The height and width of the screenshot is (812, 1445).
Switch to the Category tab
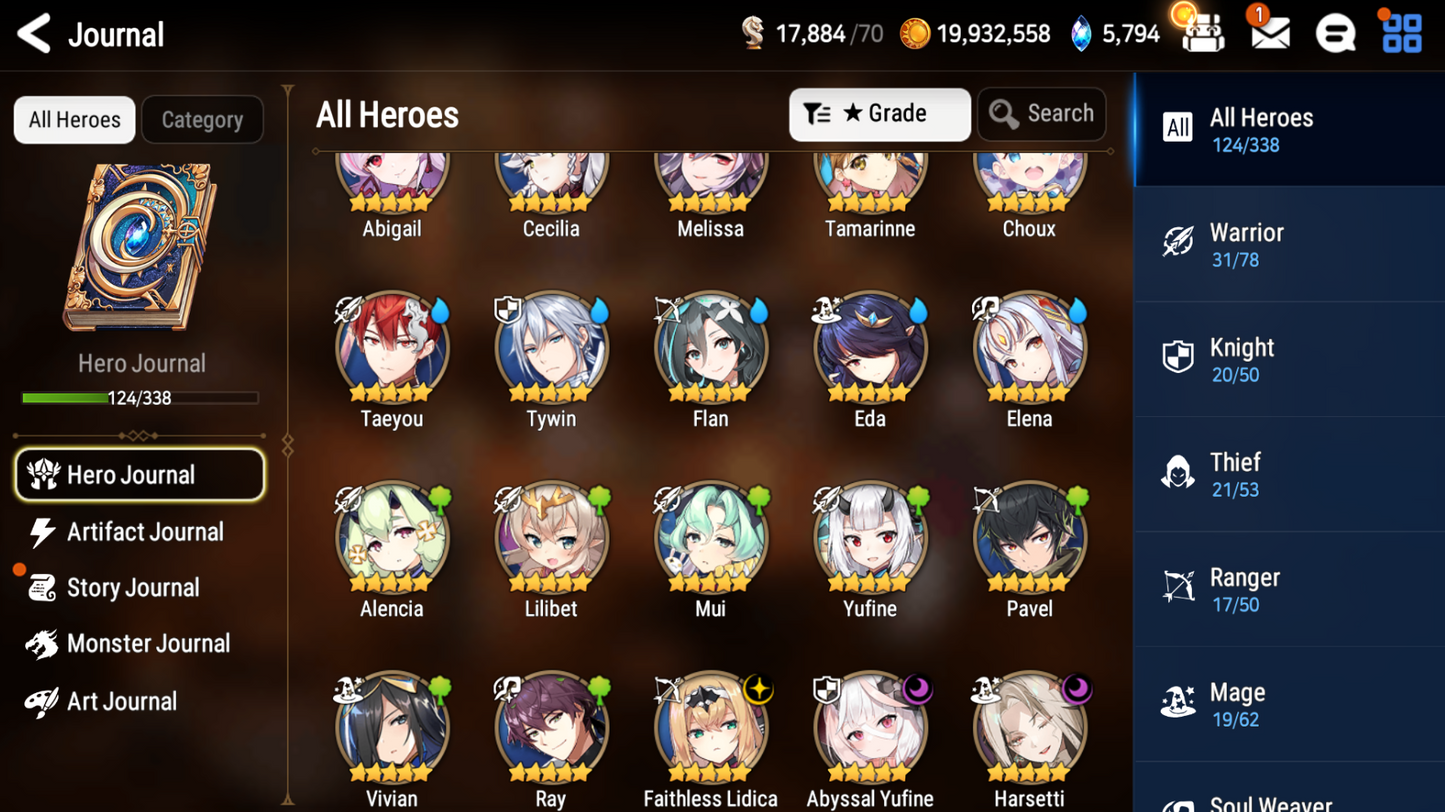[202, 120]
